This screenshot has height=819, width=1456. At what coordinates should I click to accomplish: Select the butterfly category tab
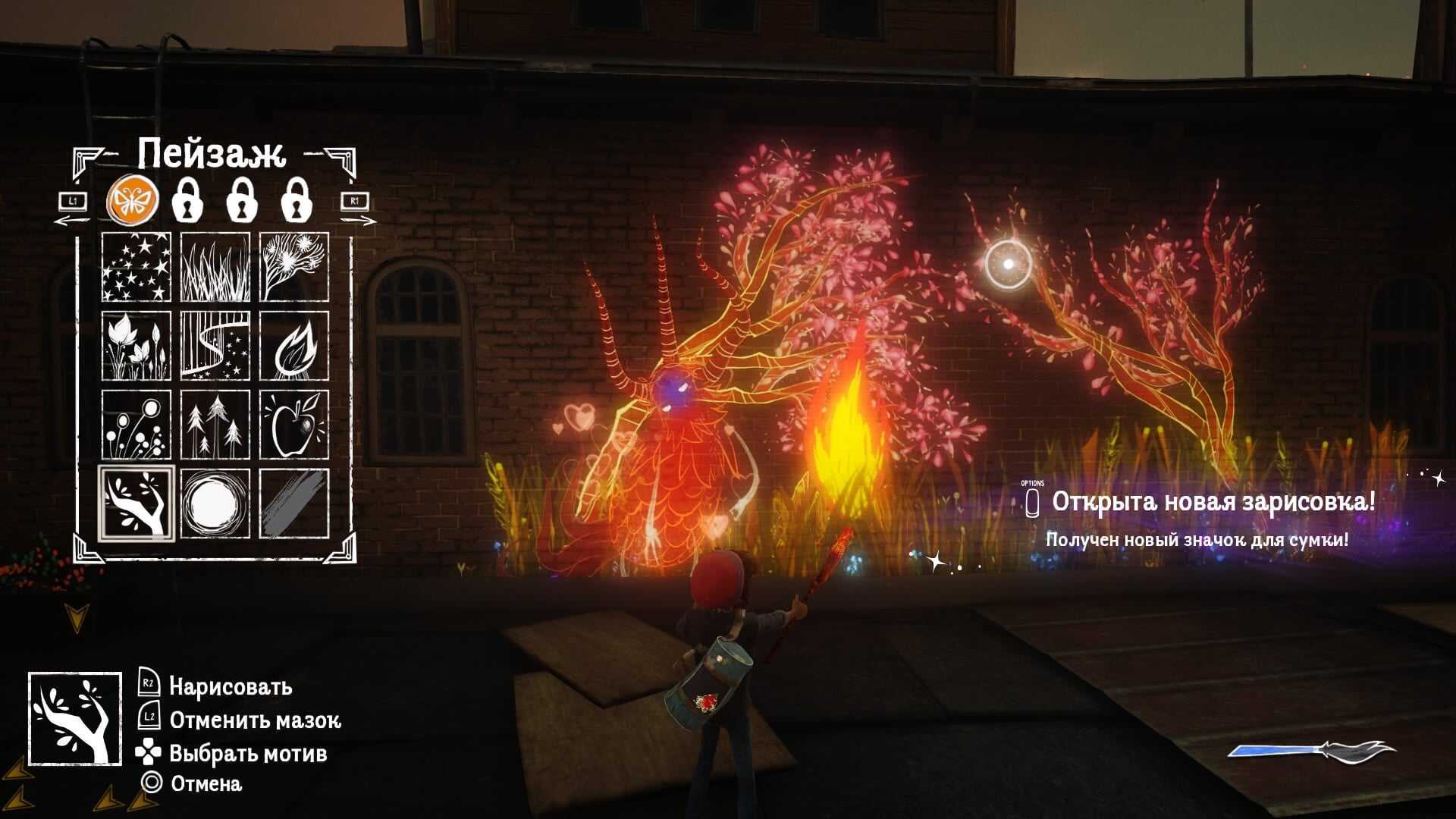click(x=133, y=200)
